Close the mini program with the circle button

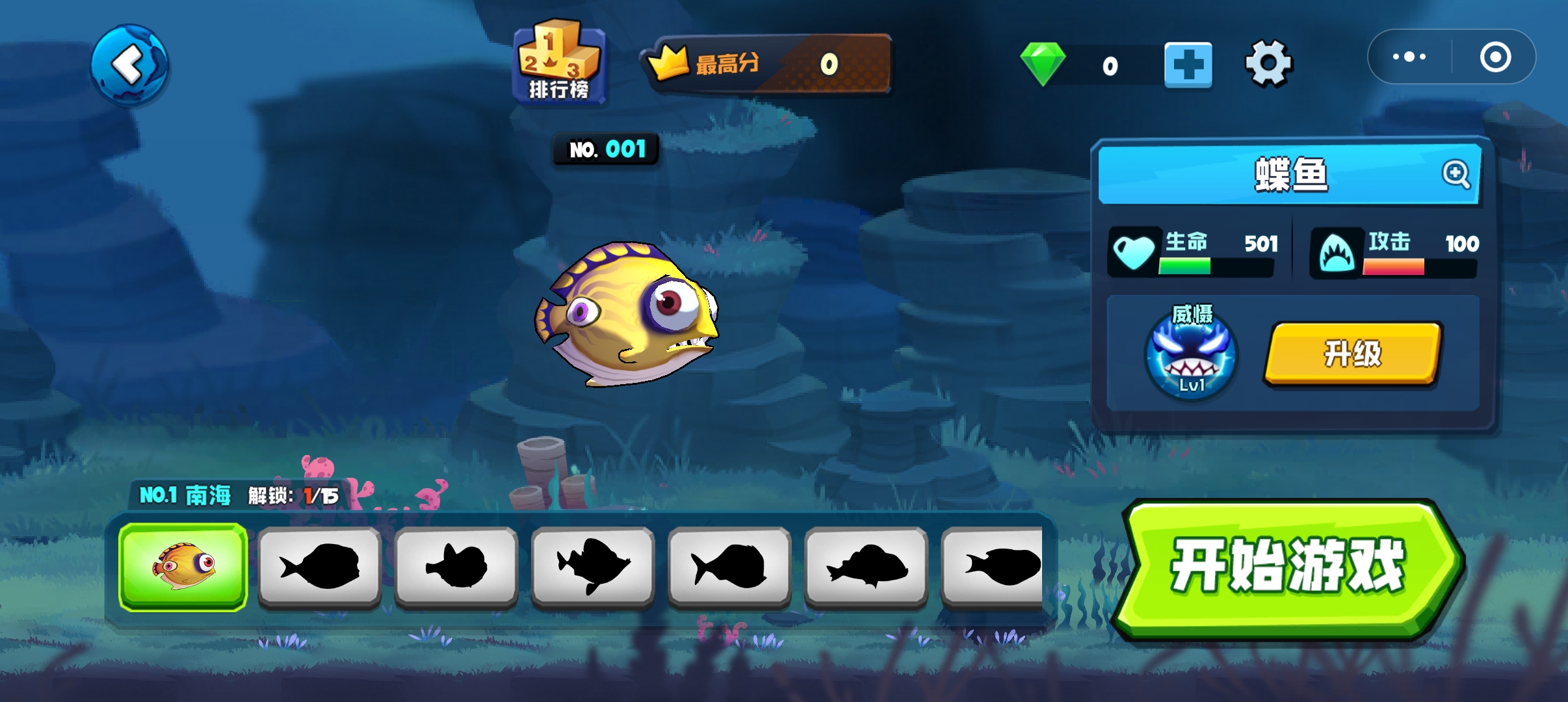coord(1495,57)
